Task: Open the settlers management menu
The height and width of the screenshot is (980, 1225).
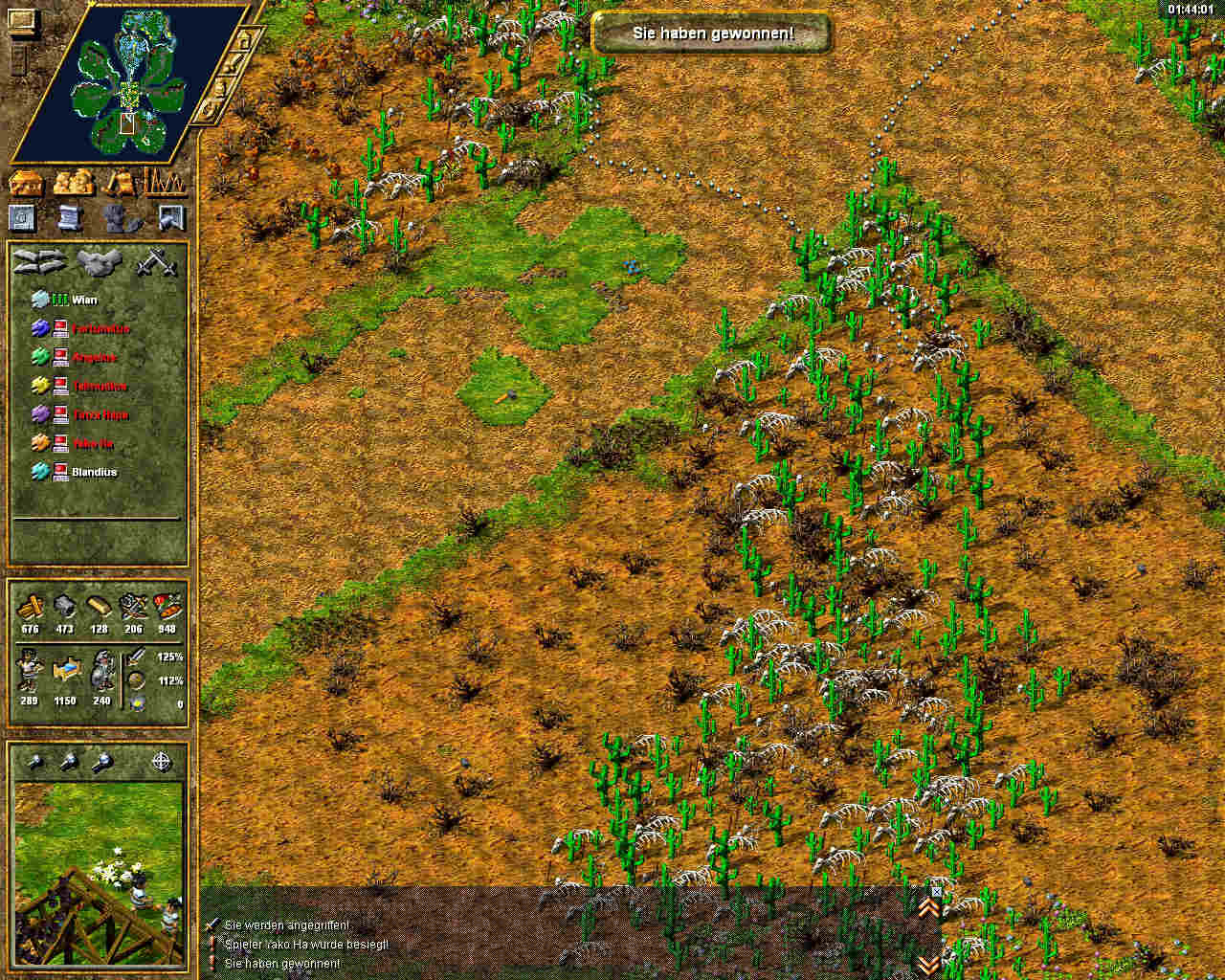Action: [74, 182]
